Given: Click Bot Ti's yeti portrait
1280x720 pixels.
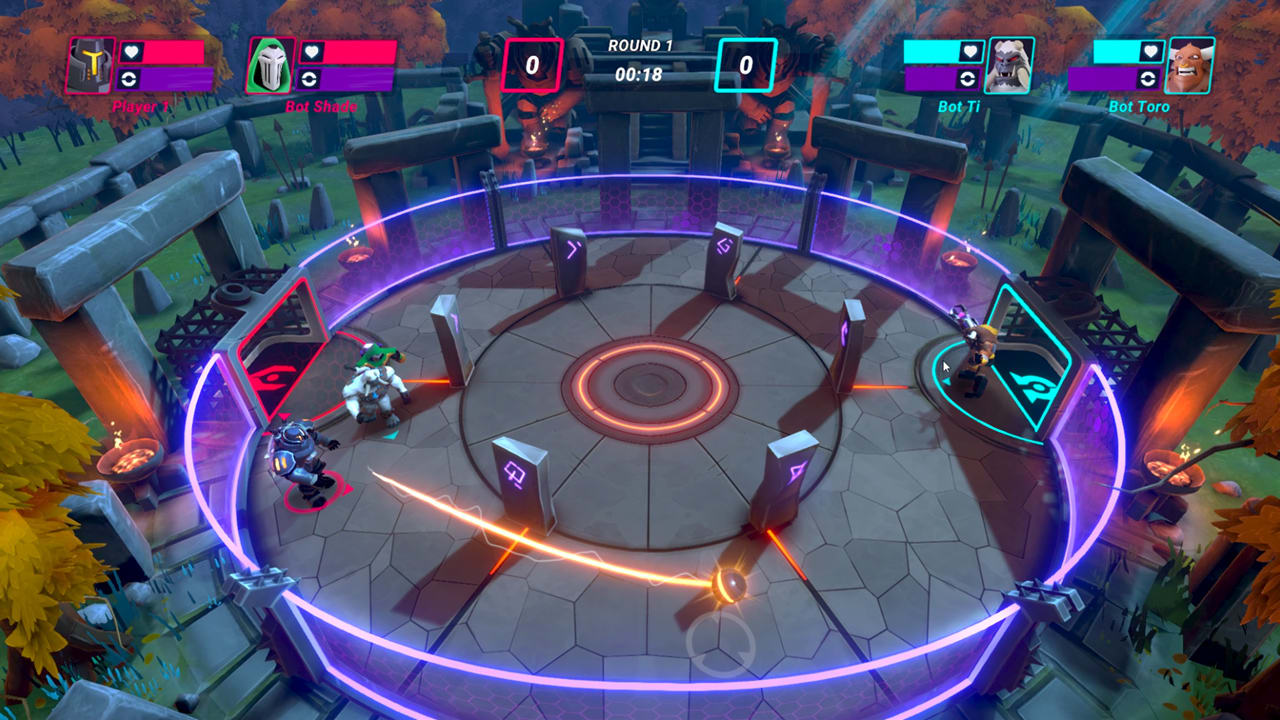Looking at the screenshot, I should pyautogui.click(x=1009, y=65).
